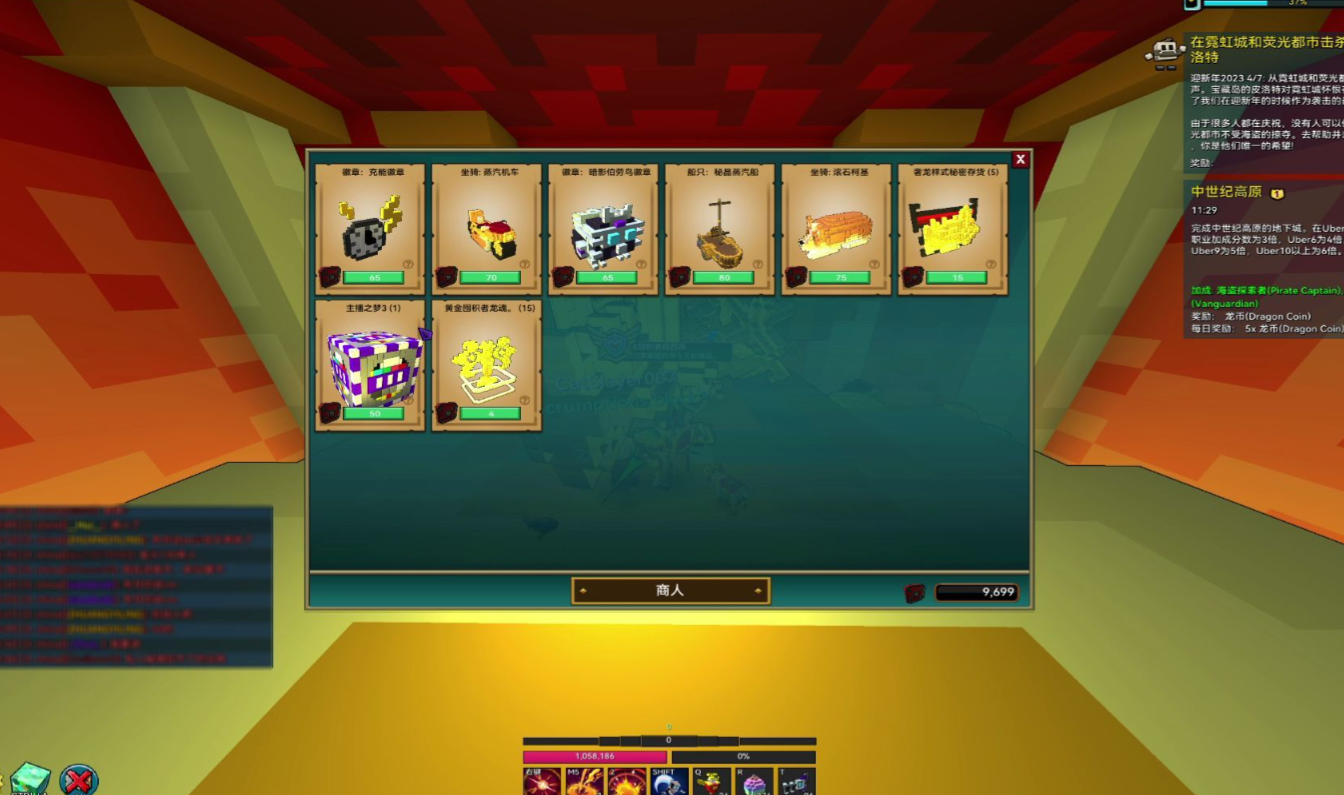The height and width of the screenshot is (795, 1344).
Task: Pick the 主播之梦3 purple cube card
Action: pos(370,365)
